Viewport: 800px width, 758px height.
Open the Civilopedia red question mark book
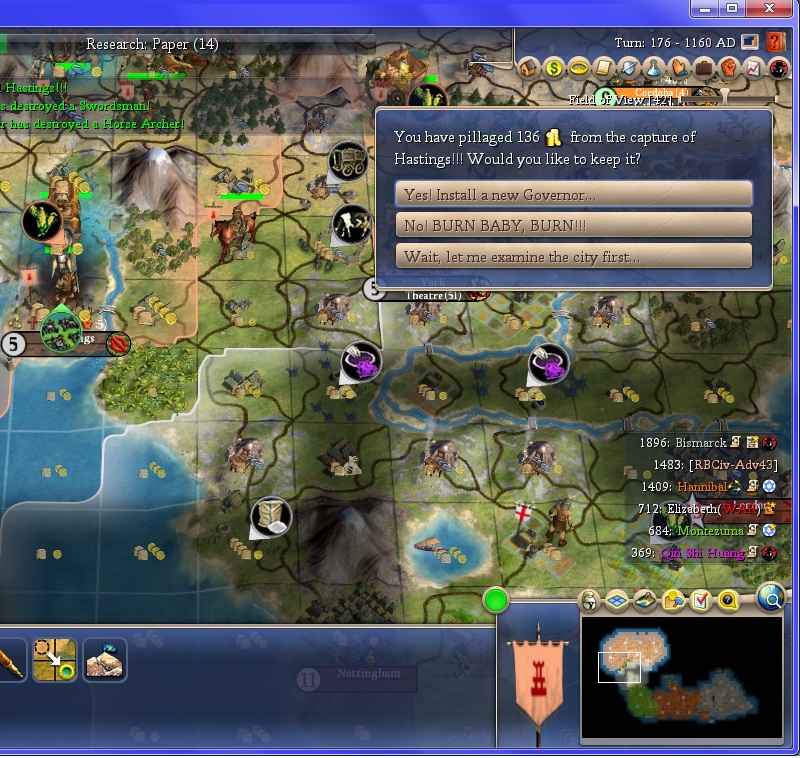tap(776, 42)
